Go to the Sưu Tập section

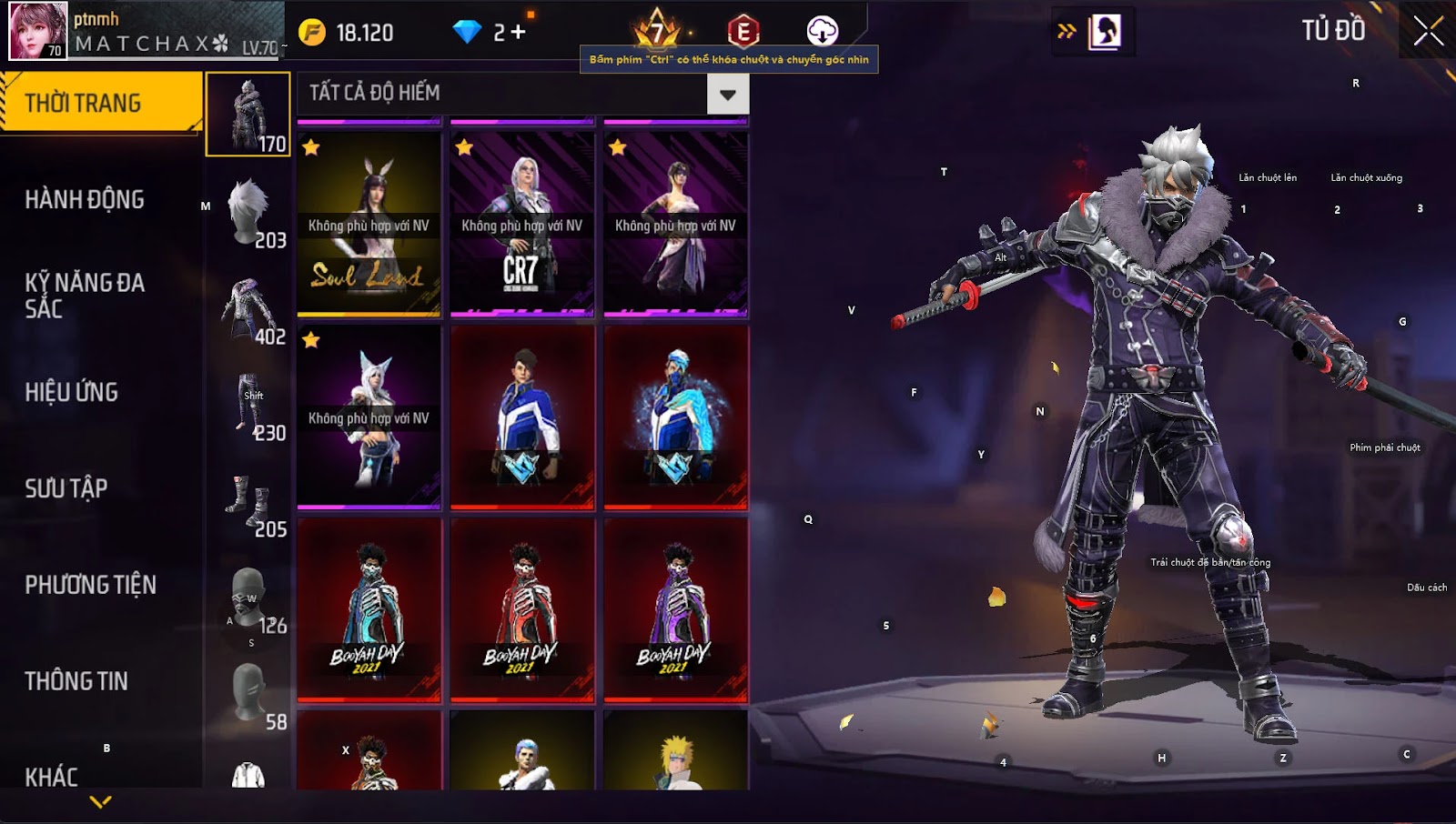pyautogui.click(x=66, y=488)
